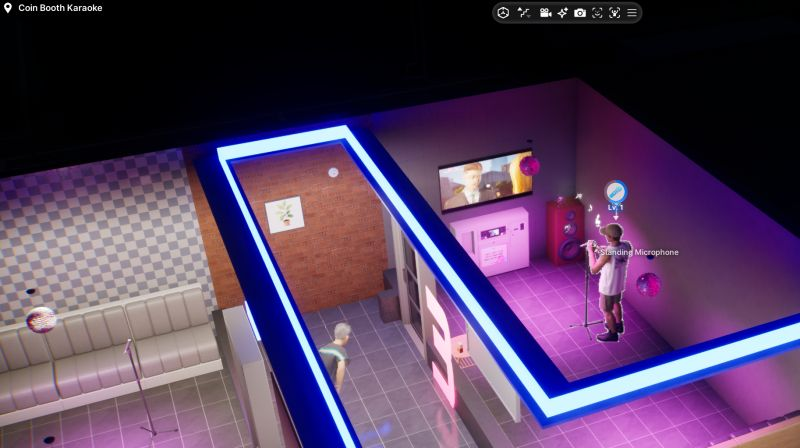This screenshot has height=448, width=800.
Task: Toggle the floor up/down stairs icon
Action: coord(523,13)
